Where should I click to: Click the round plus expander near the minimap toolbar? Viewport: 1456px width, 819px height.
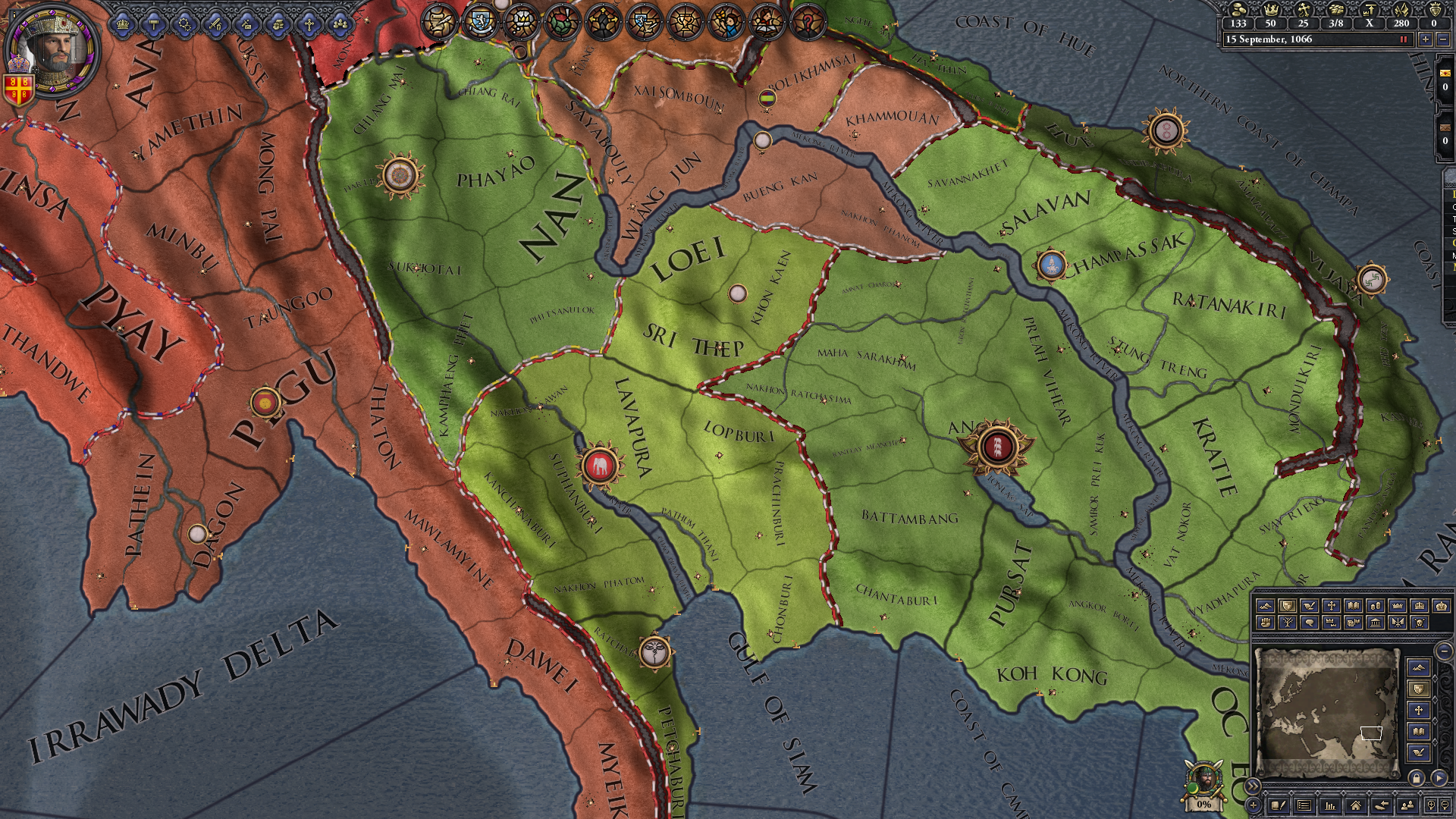1253,805
